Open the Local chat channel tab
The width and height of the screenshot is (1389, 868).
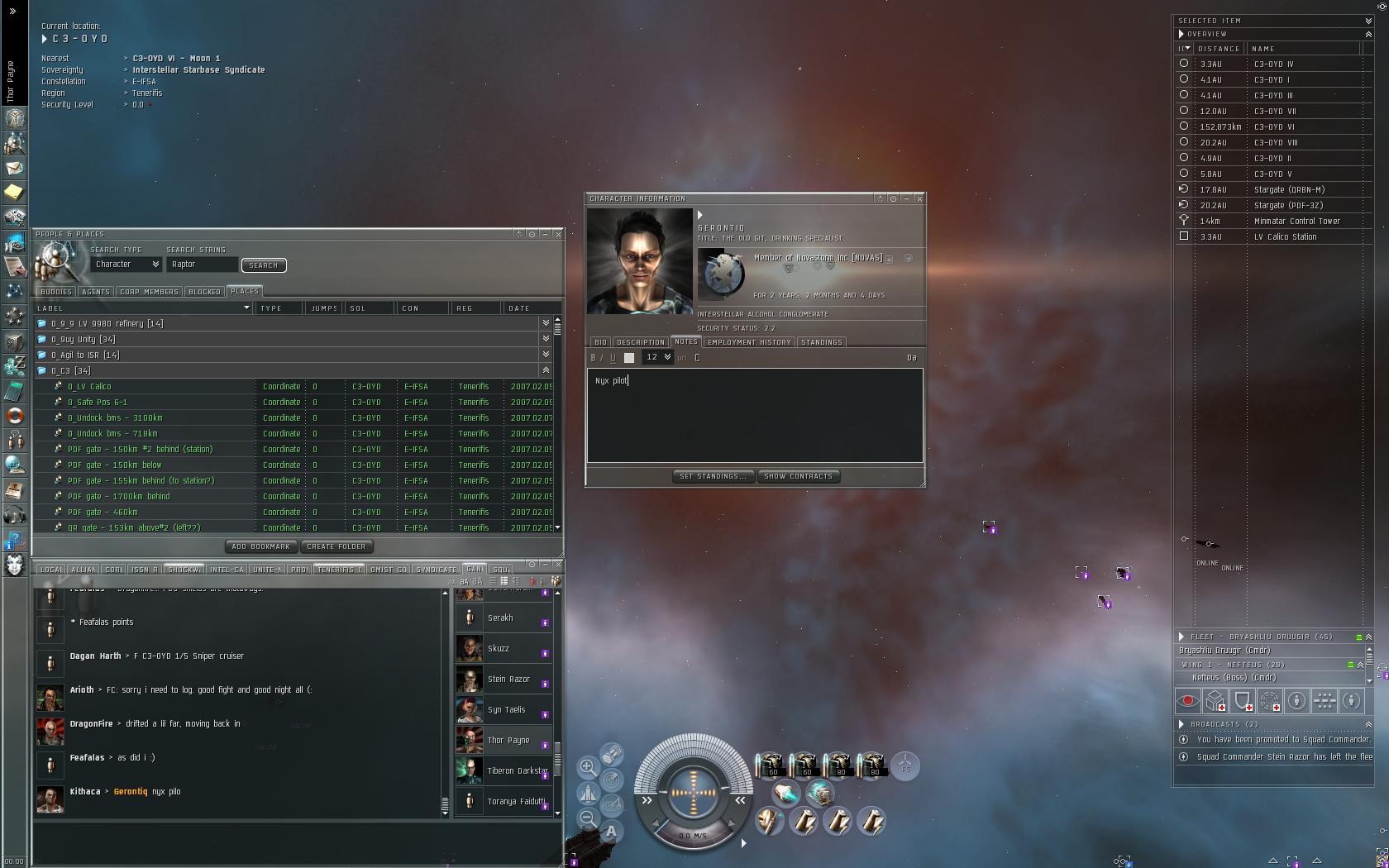[50, 570]
